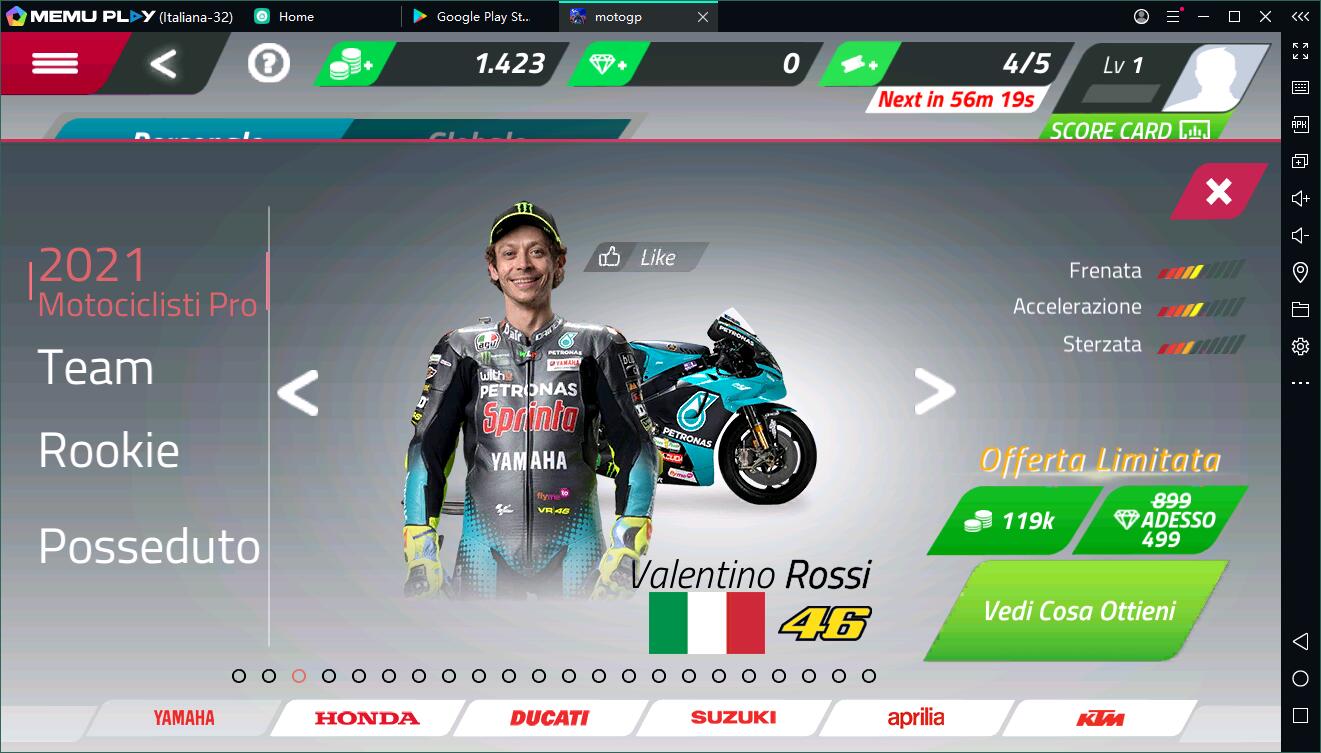
Task: Open keyboard mapping tool in sidebar
Action: click(1300, 86)
